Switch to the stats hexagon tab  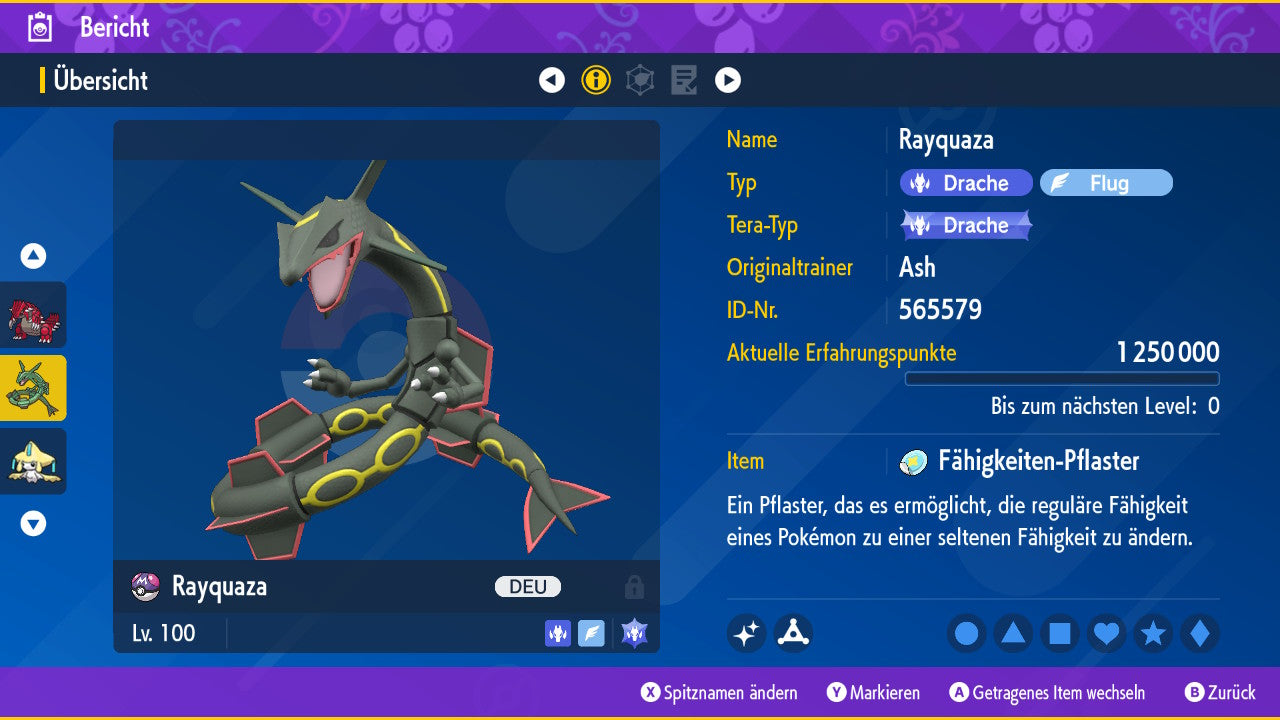click(640, 80)
